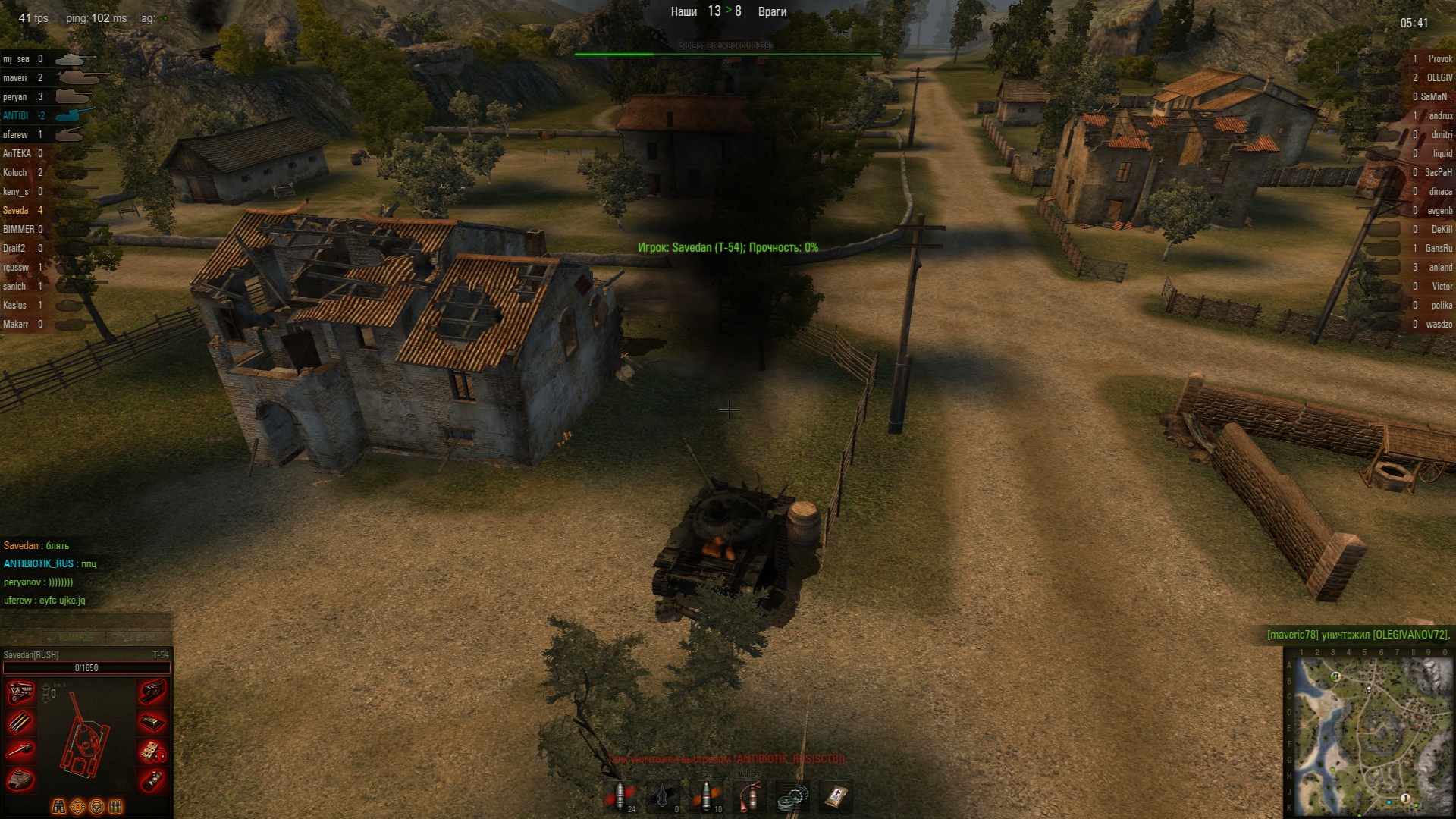This screenshot has height=819, width=1456.
Task: Click the Враги label in top scoreboard
Action: click(771, 12)
